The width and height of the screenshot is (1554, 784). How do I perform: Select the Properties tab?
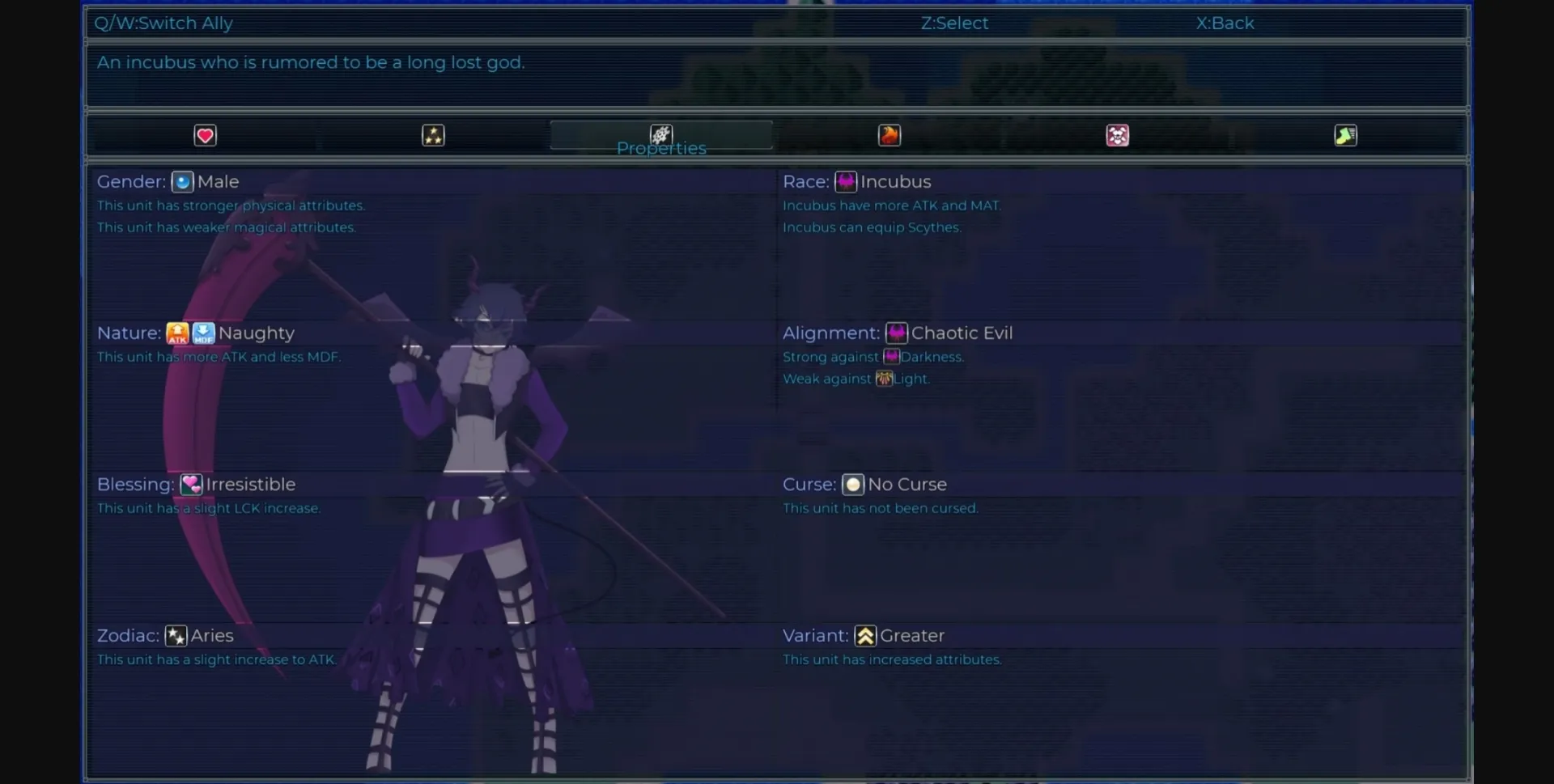coord(661,136)
